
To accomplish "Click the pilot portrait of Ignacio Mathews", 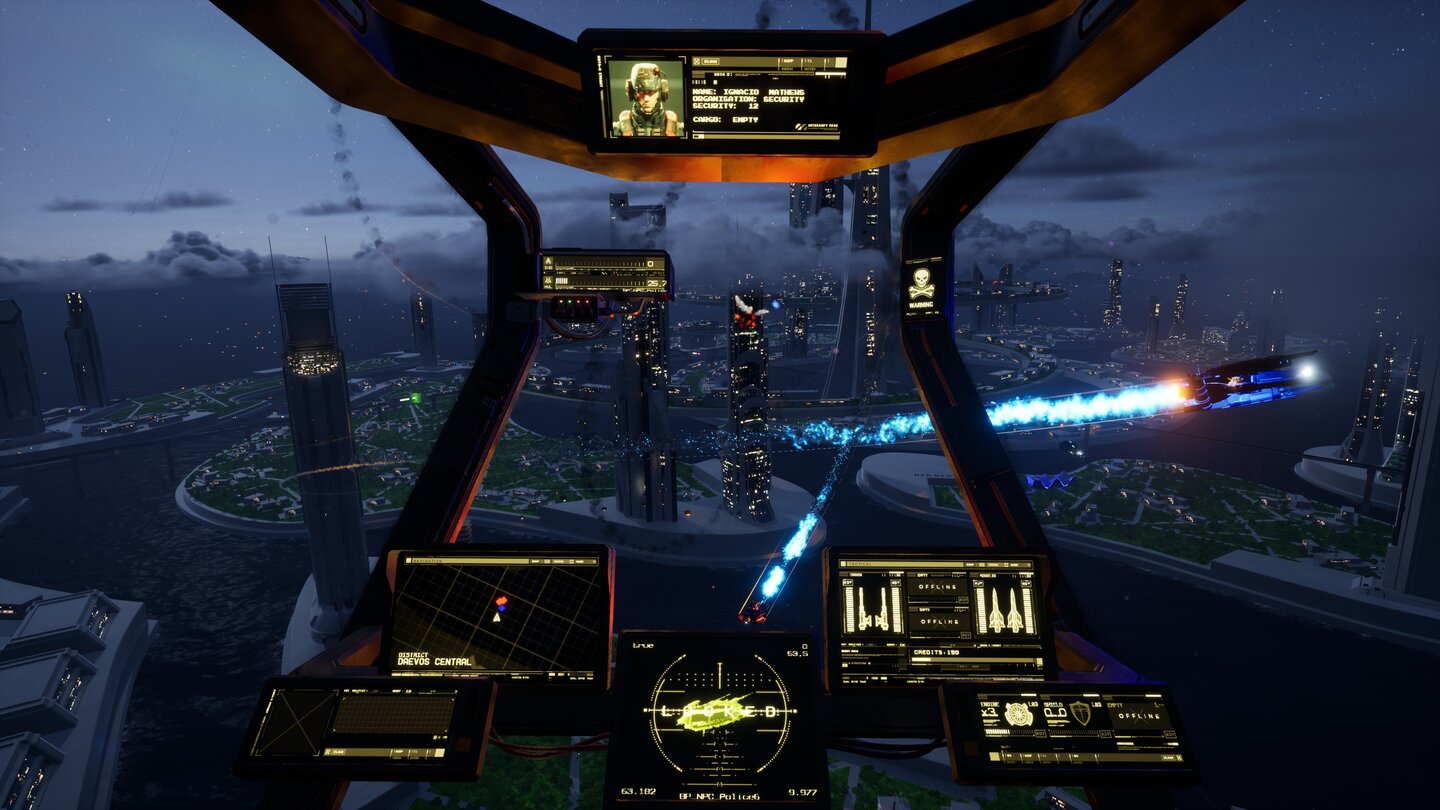I will pyautogui.click(x=647, y=98).
